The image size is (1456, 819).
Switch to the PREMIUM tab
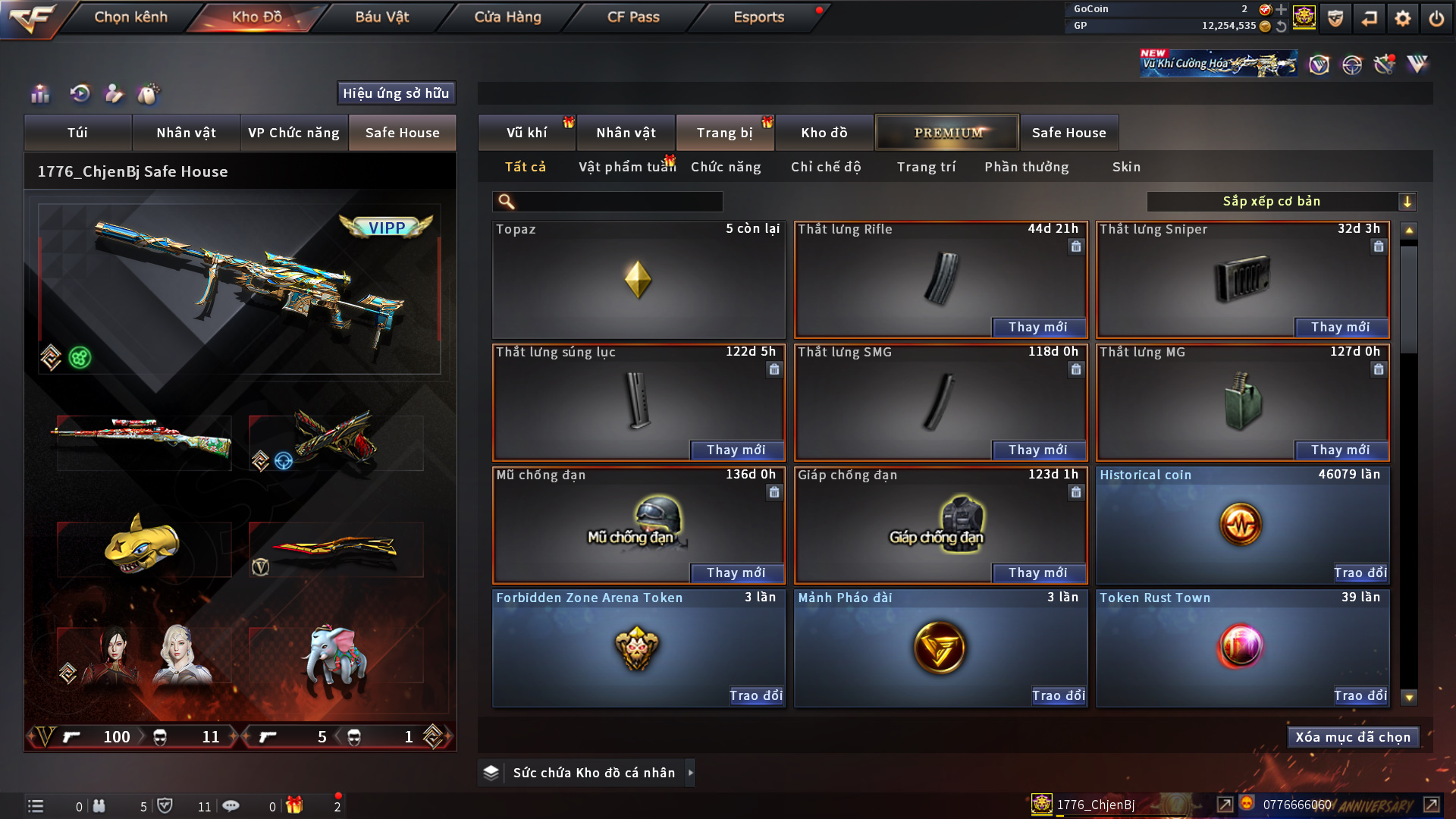pyautogui.click(x=947, y=133)
